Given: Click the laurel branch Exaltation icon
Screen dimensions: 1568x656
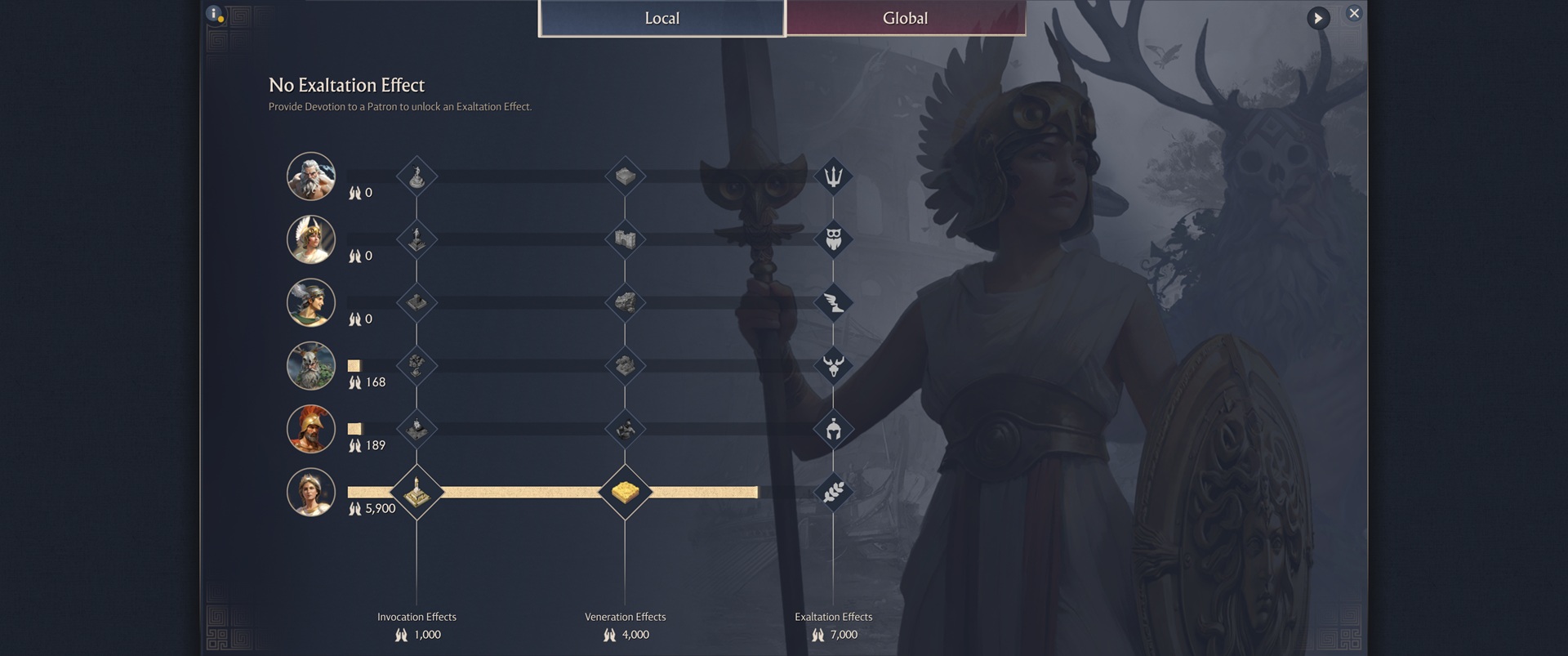Looking at the screenshot, I should click(x=834, y=493).
